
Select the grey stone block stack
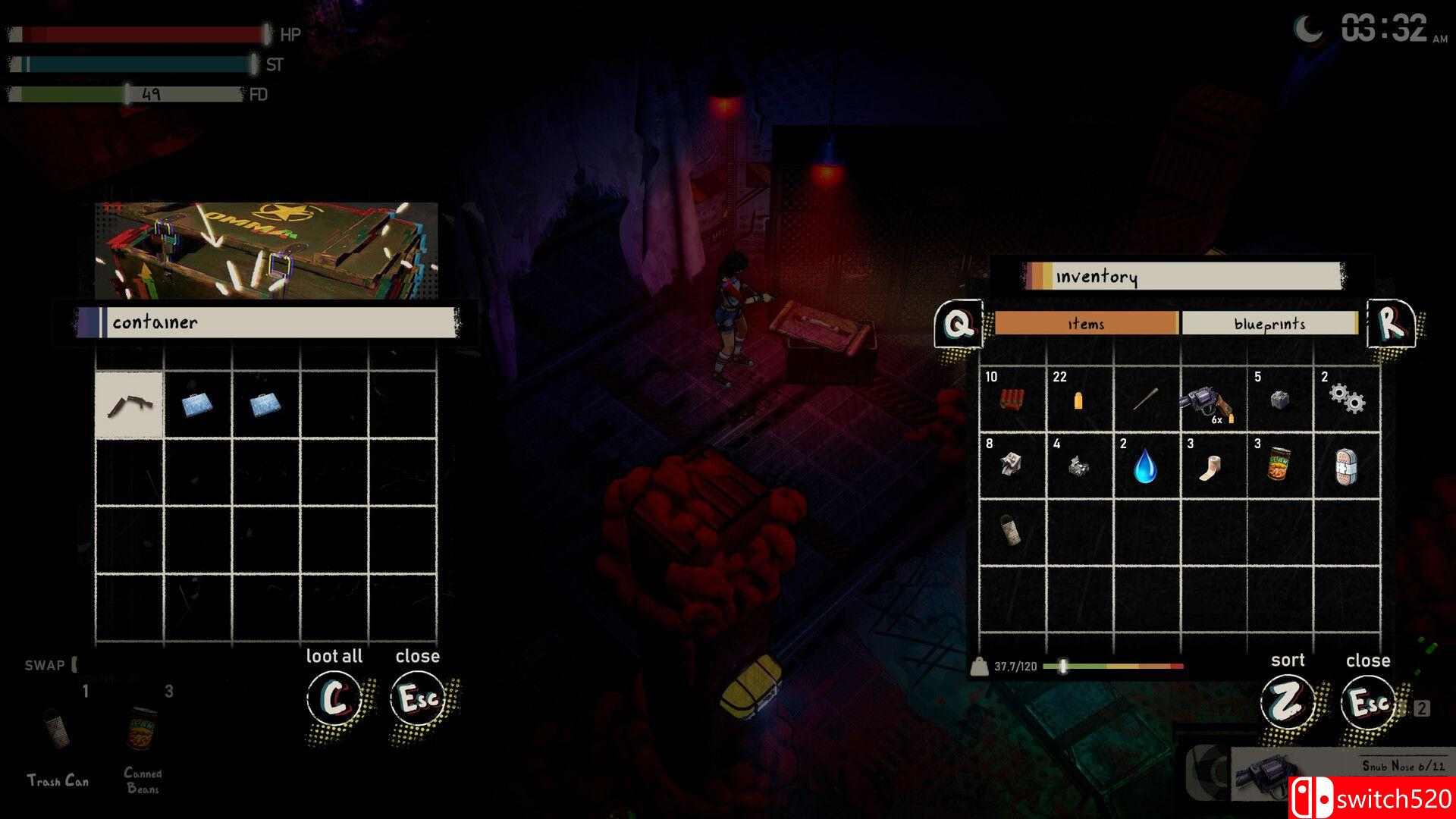click(1280, 400)
